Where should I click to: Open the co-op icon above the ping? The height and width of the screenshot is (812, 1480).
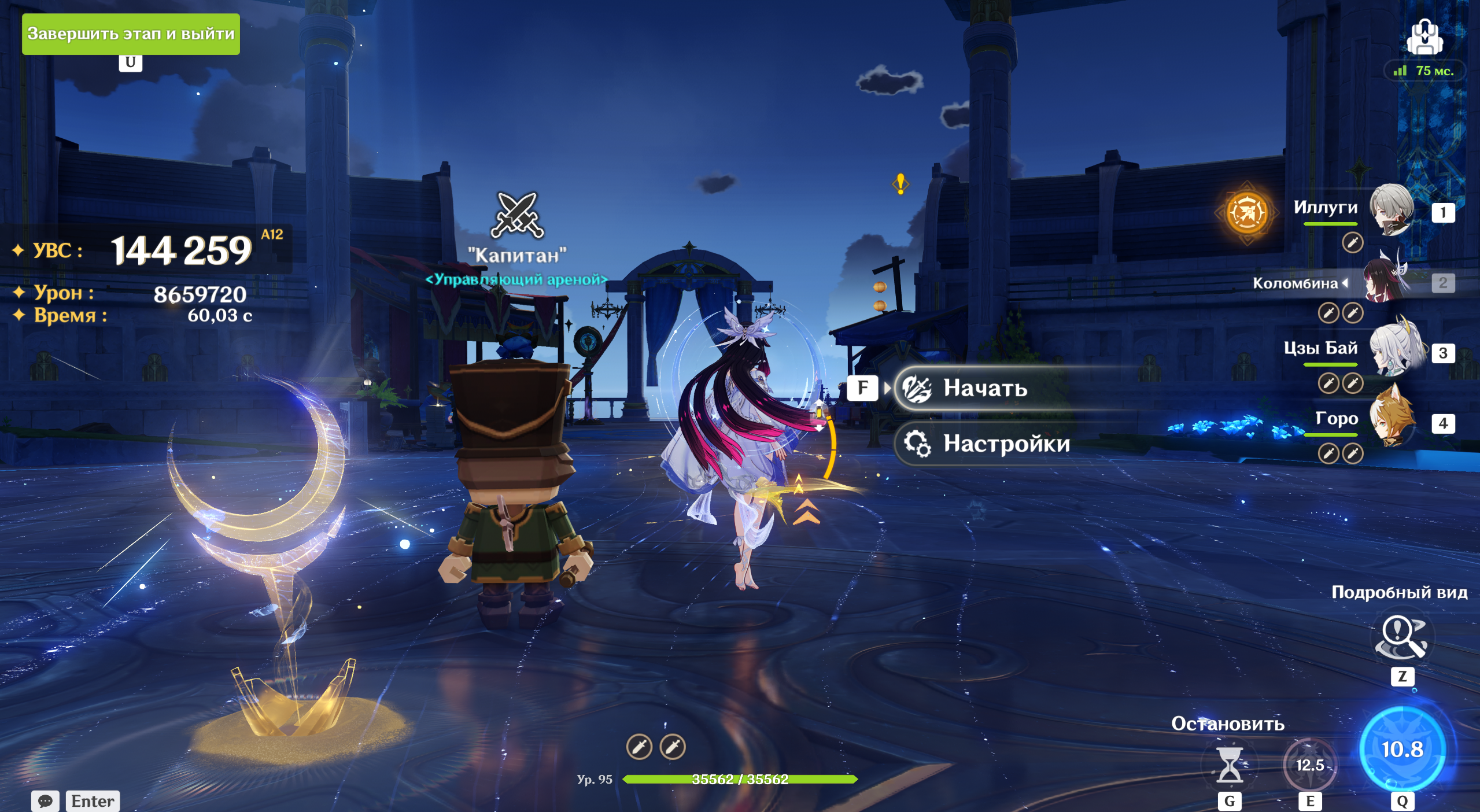[1424, 37]
